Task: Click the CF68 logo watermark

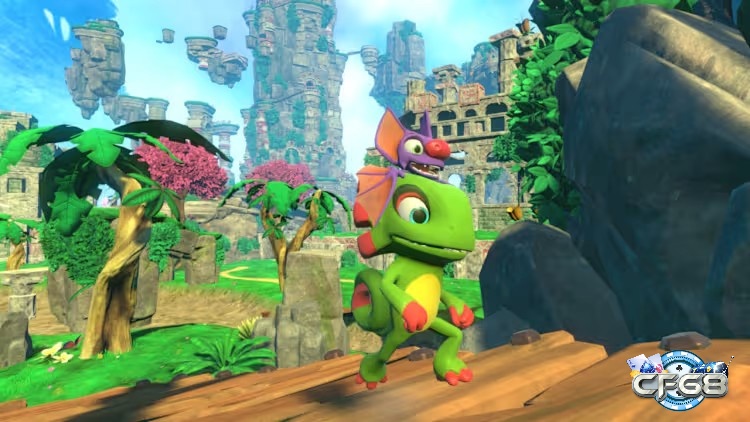Action: [679, 380]
